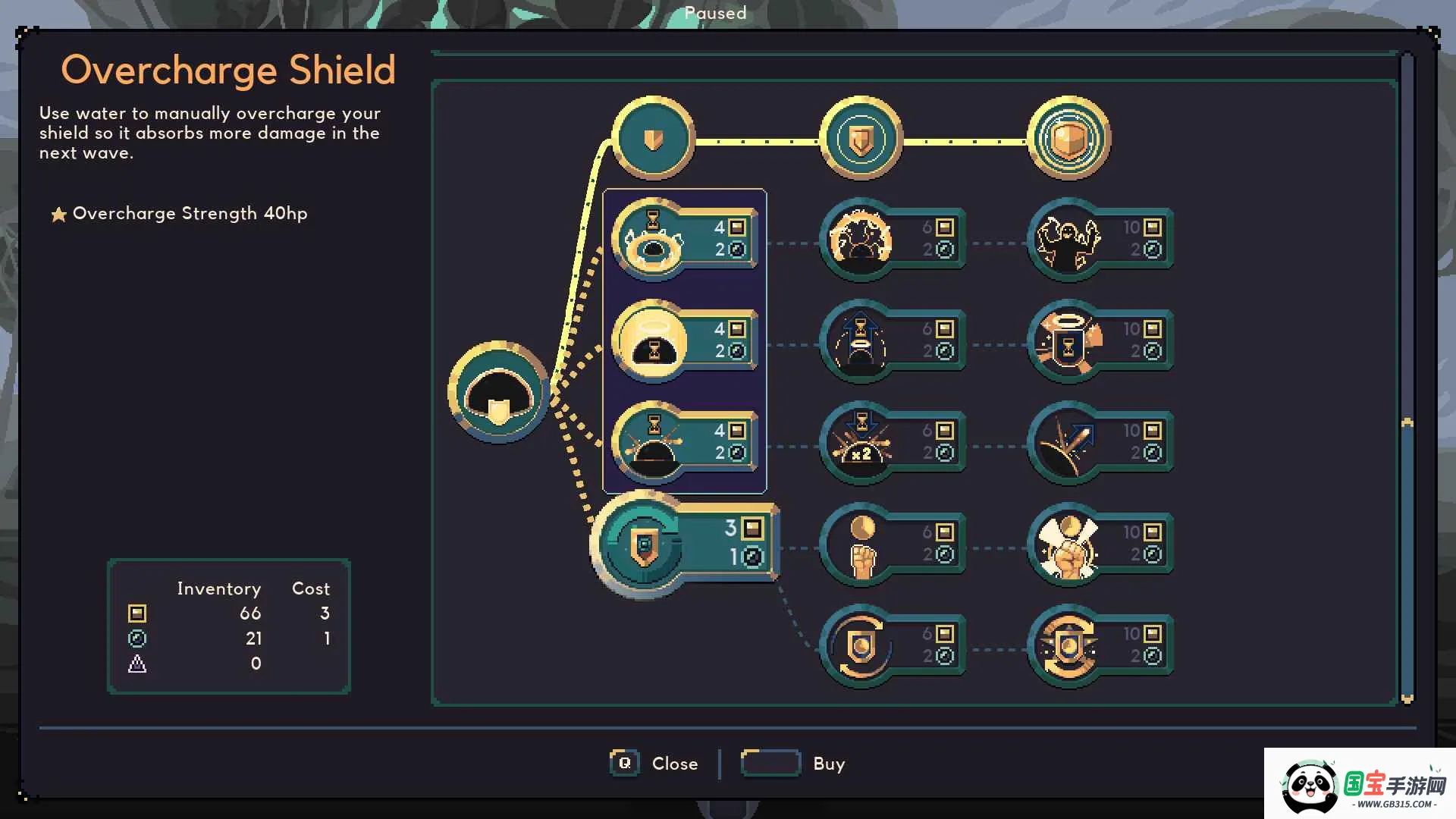Select the rotating shield upgrade costing 6
Viewport: 1456px width, 819px height.
point(861,646)
